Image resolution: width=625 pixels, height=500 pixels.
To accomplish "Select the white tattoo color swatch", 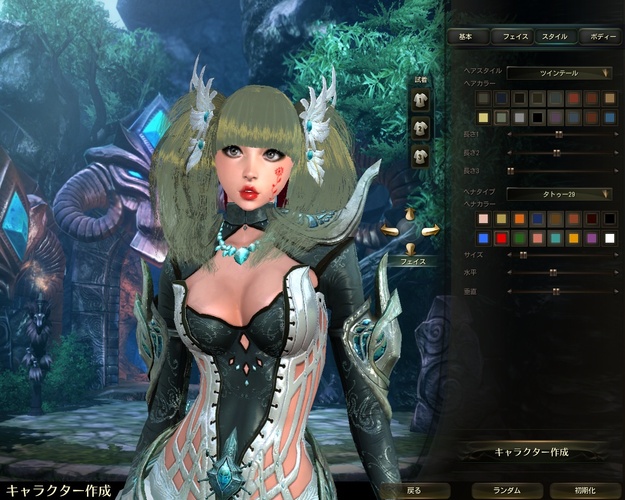I will (x=609, y=238).
